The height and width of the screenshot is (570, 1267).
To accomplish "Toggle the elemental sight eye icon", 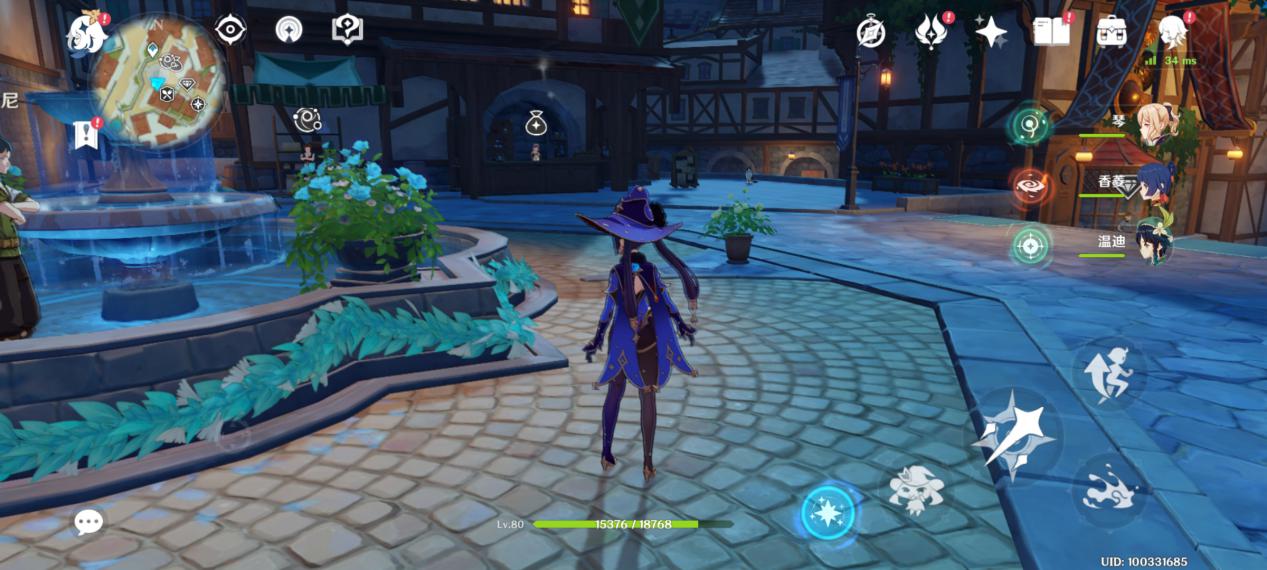I will (231, 30).
